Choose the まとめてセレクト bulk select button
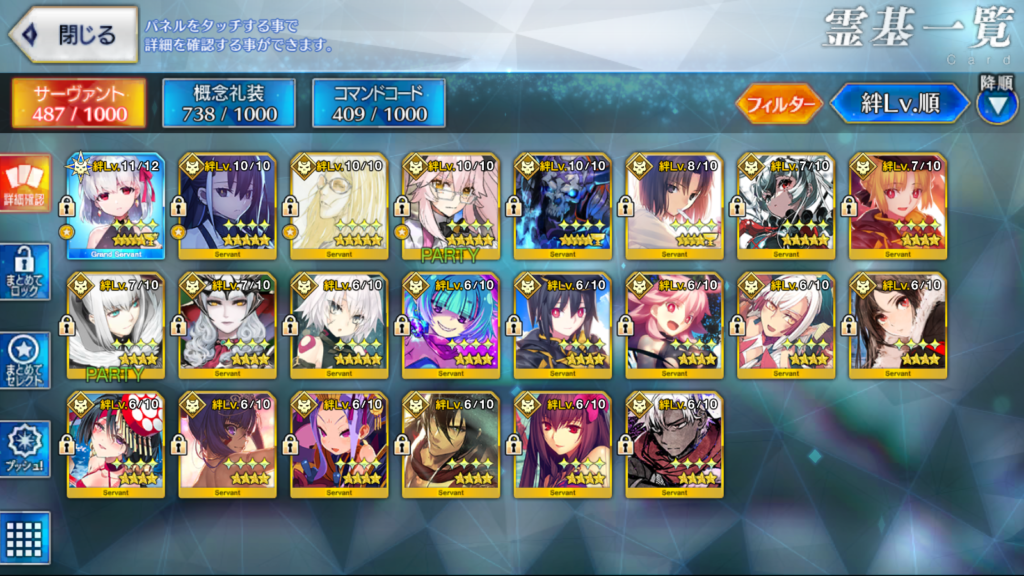The width and height of the screenshot is (1024, 576). [24, 359]
